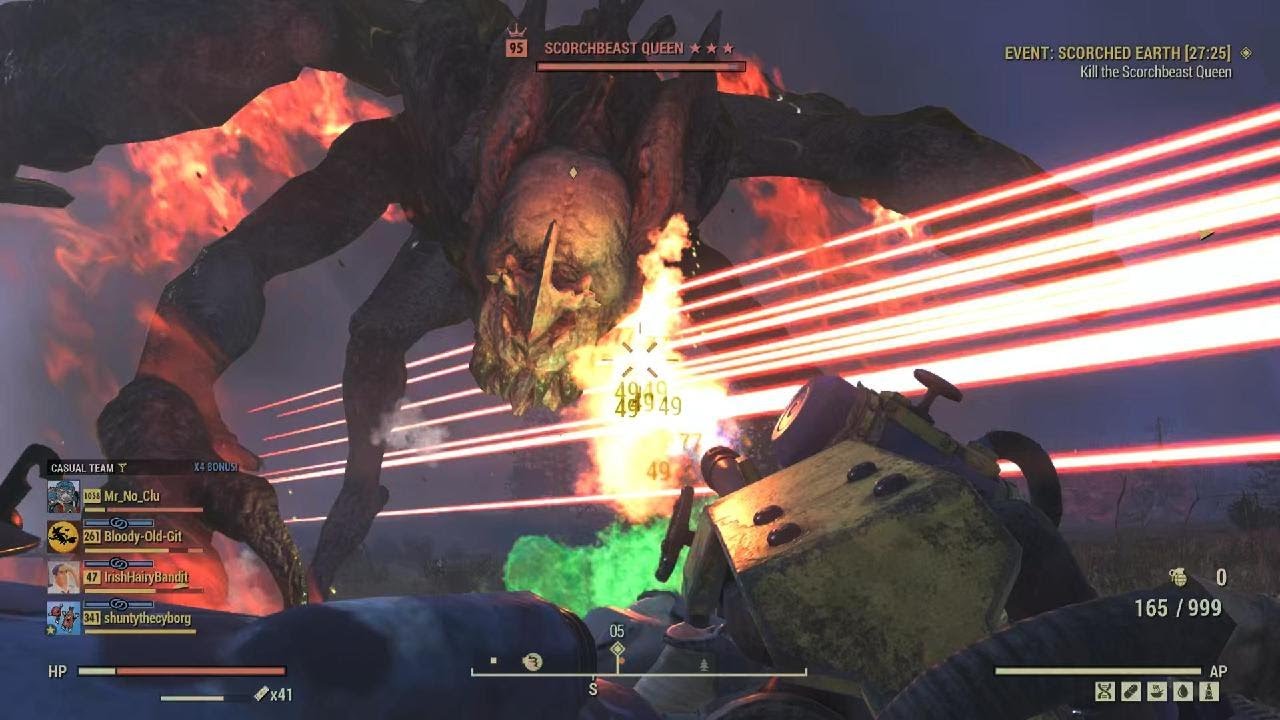Select shuntythecyborg's team entry
Screen dimensions: 1280x720
click(147, 618)
